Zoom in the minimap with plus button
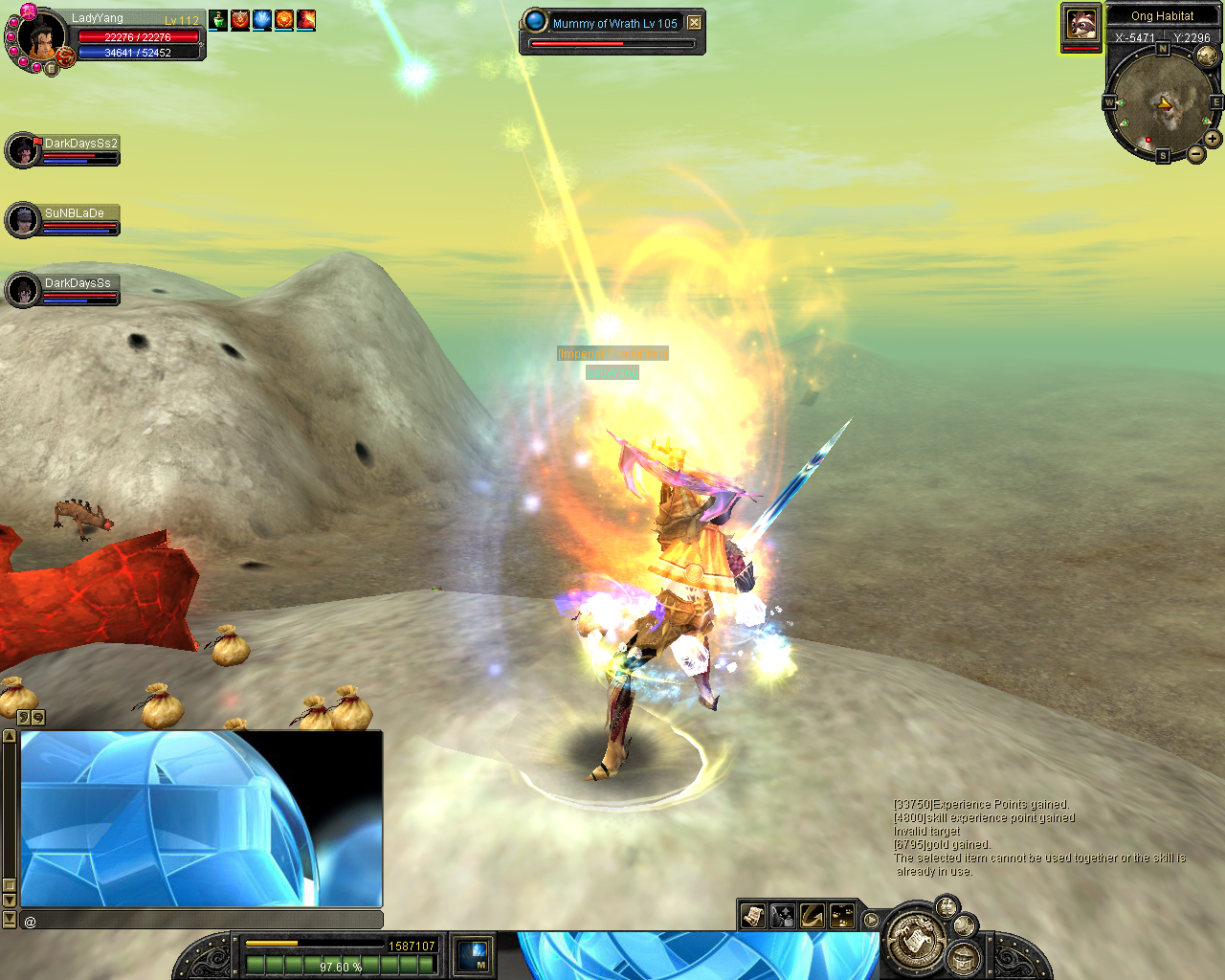The height and width of the screenshot is (980, 1225). click(x=1213, y=139)
